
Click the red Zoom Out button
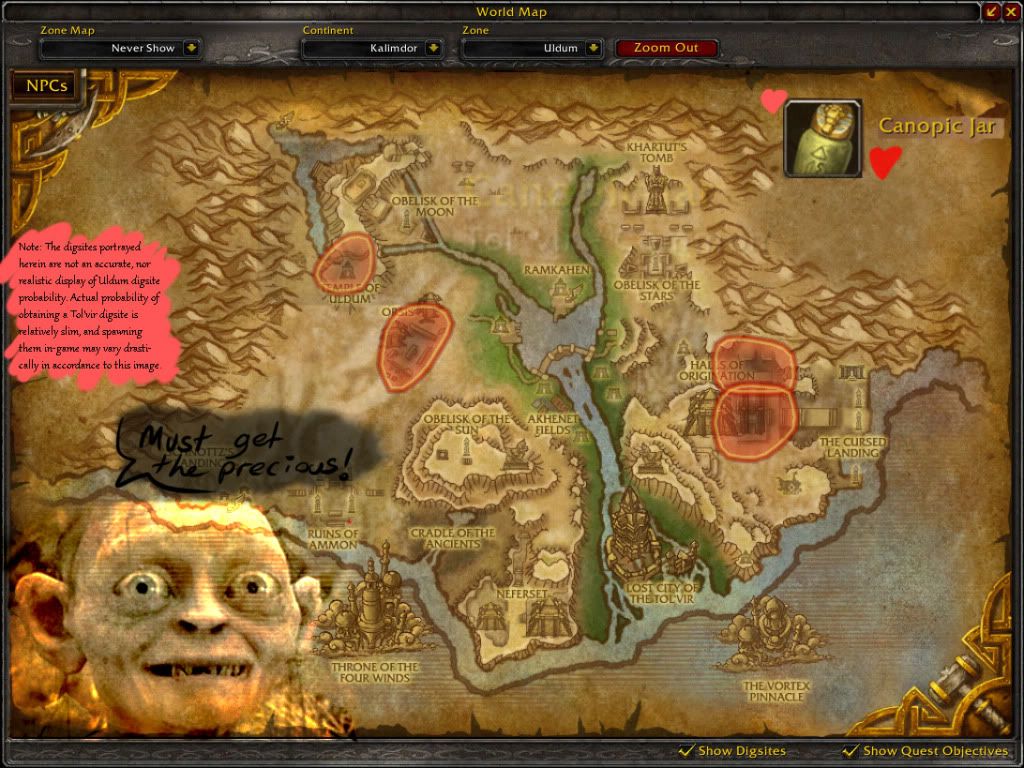[666, 48]
